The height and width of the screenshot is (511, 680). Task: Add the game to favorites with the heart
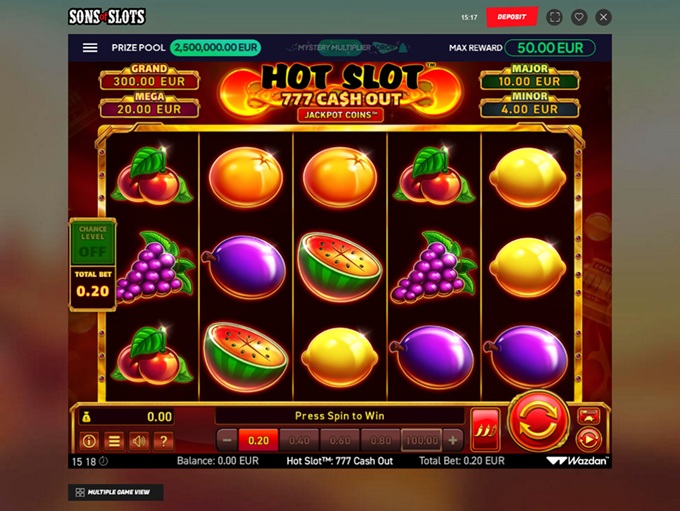coord(579,17)
